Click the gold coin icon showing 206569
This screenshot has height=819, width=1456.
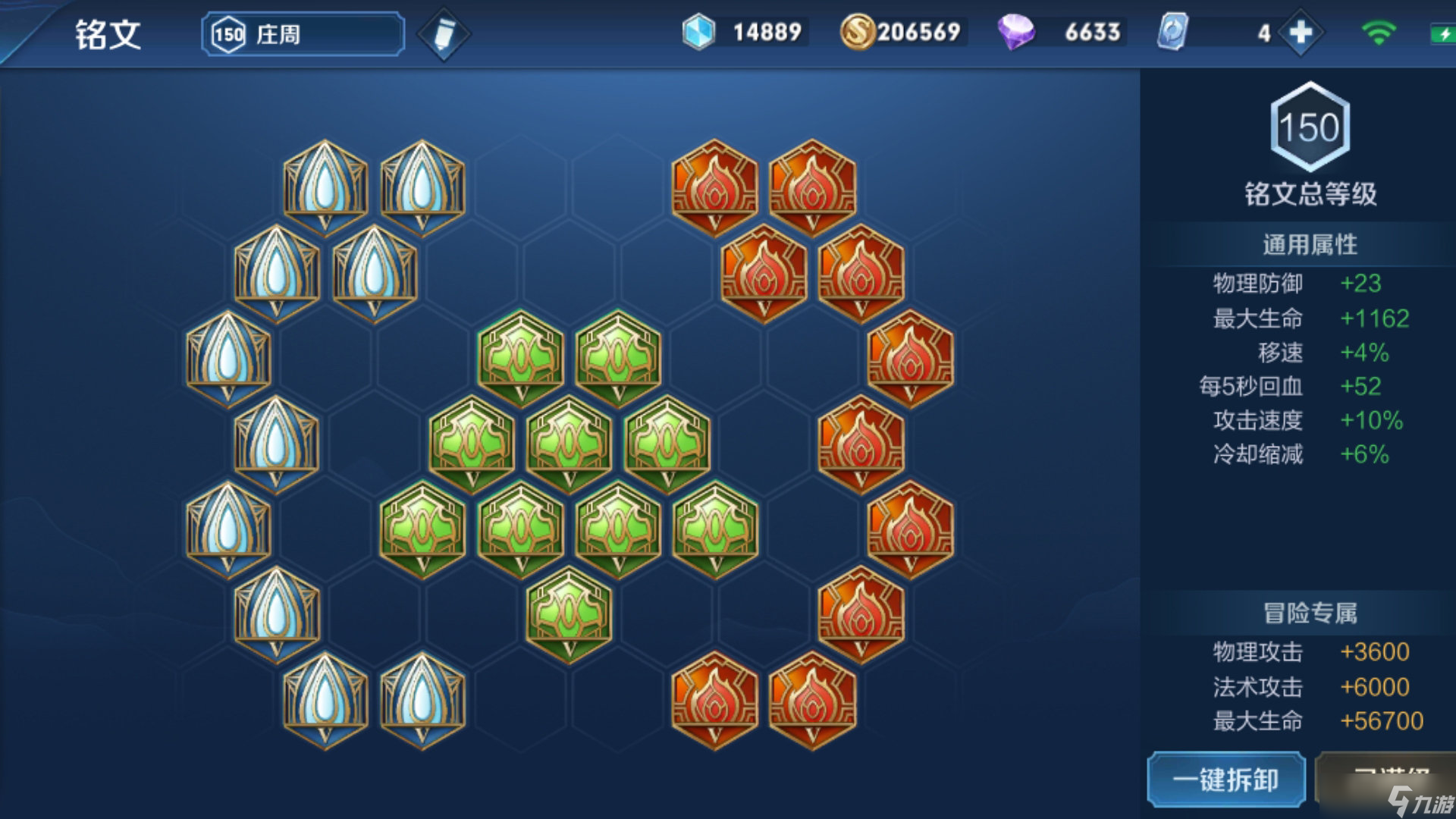(858, 32)
